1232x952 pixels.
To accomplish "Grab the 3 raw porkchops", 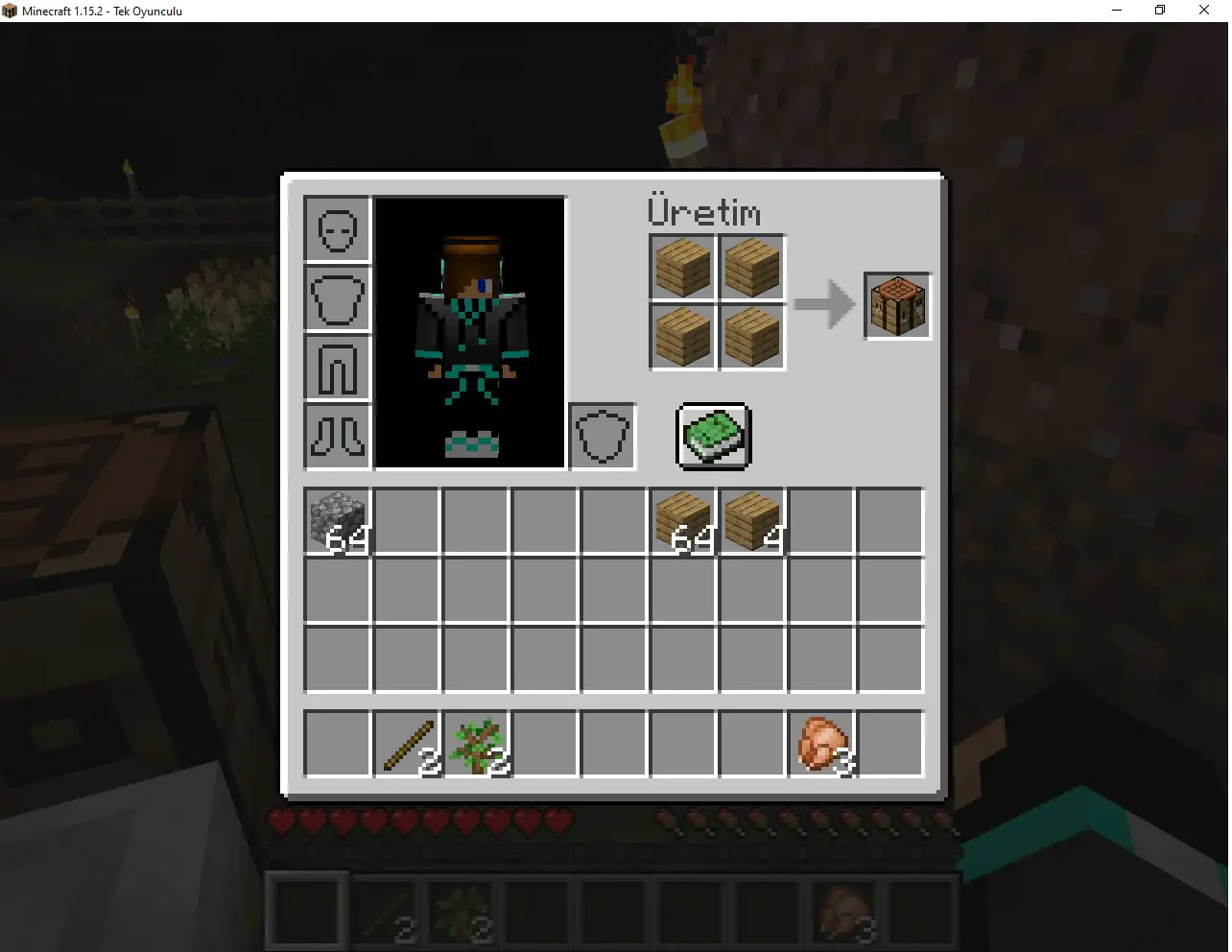I will 822,744.
